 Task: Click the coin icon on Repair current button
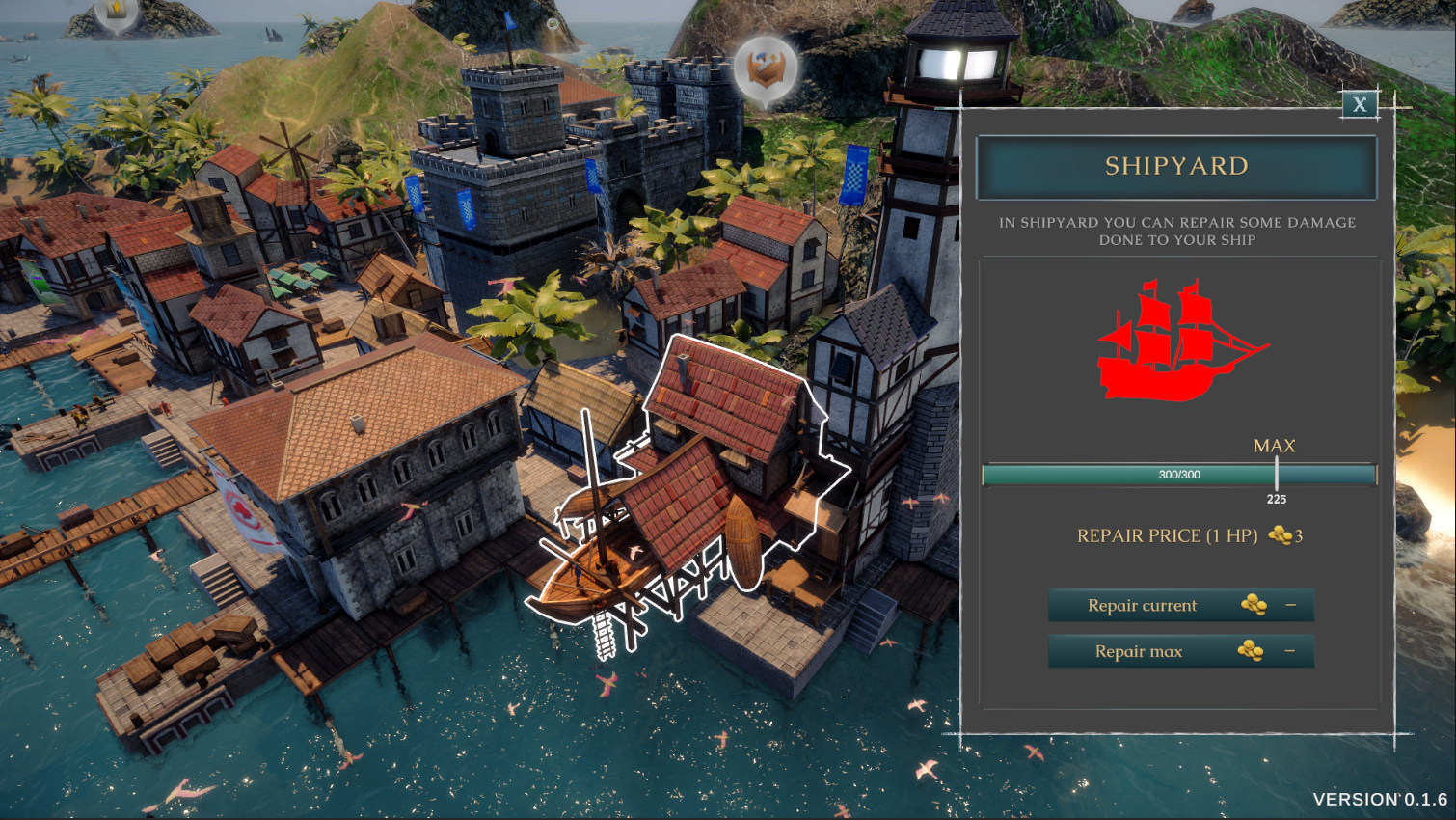coord(1254,605)
